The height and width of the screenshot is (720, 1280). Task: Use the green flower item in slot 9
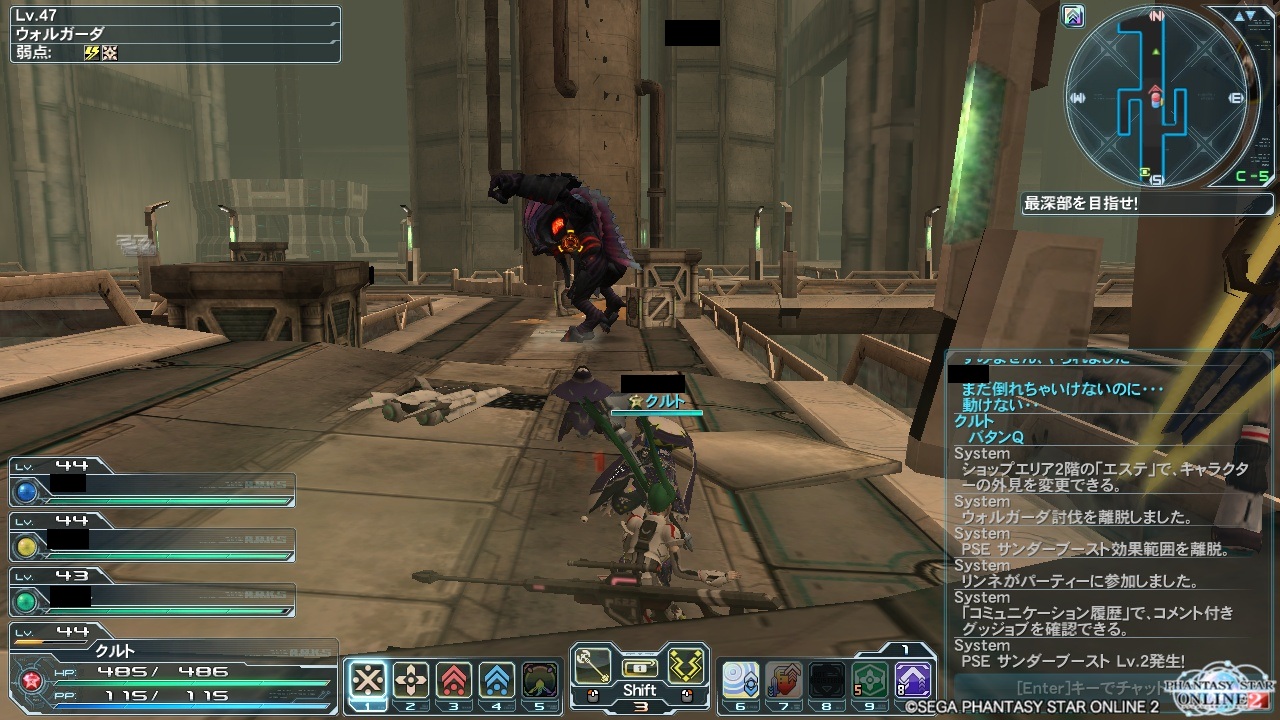point(869,680)
